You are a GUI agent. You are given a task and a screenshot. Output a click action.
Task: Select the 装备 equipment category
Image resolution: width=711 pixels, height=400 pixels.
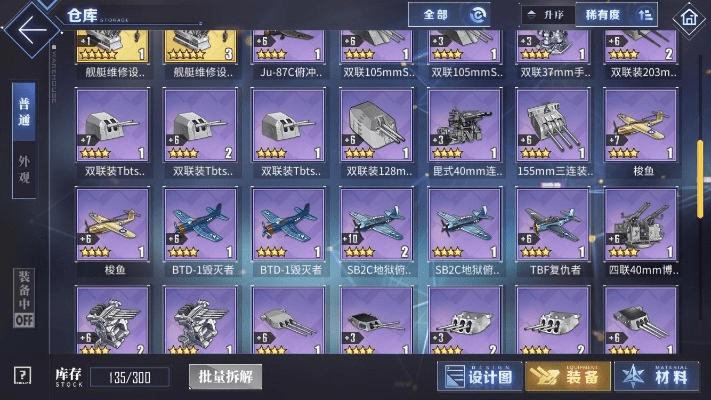pos(567,375)
